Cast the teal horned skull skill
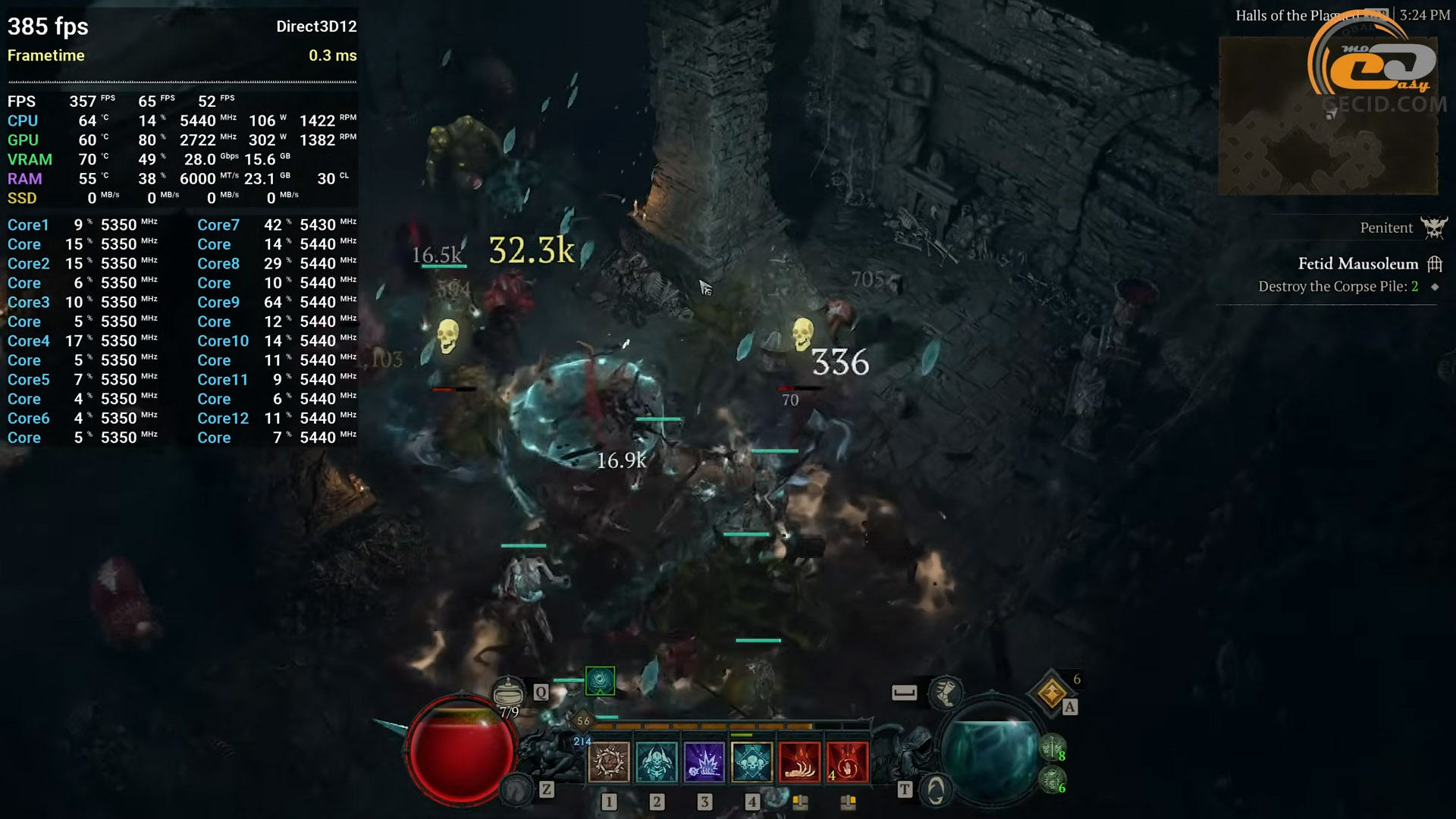Image resolution: width=1456 pixels, height=819 pixels. tap(656, 761)
